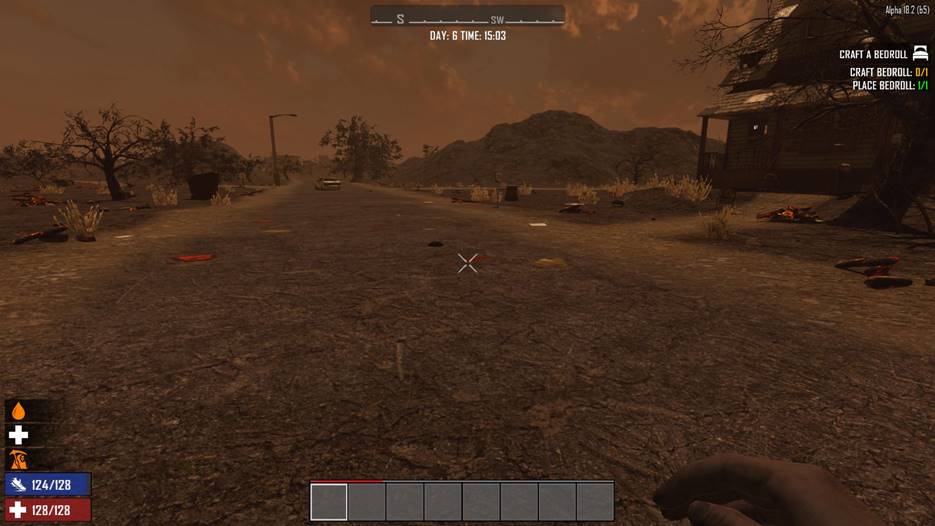
Task: Select the white cross status effect icon
Action: 18,435
